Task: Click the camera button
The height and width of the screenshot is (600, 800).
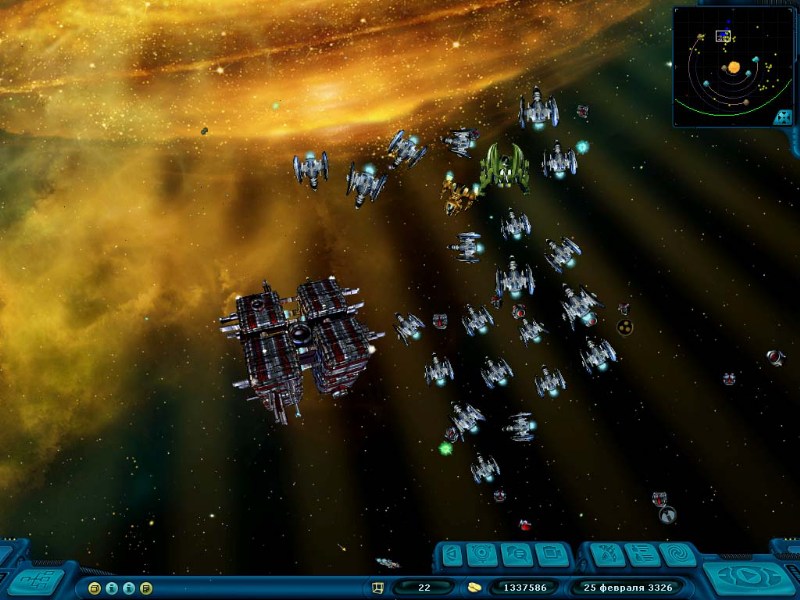Action: 551,554
